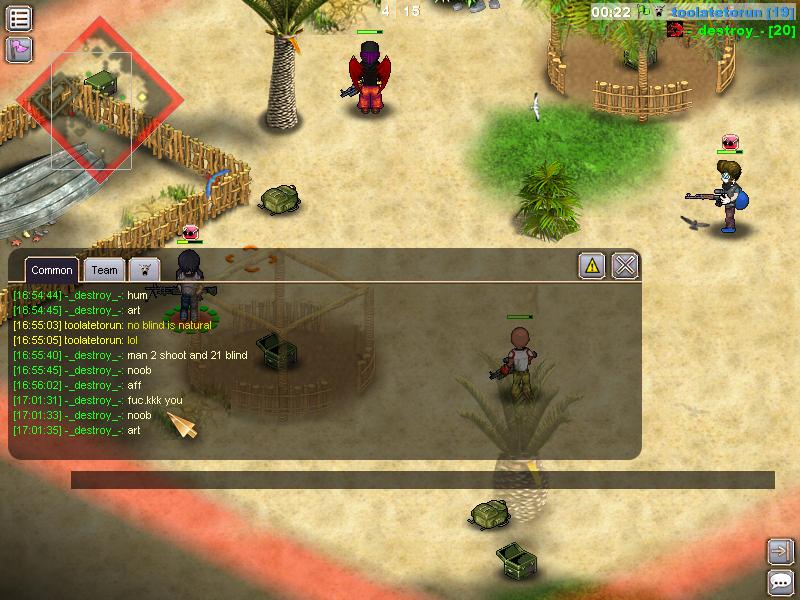800x600 pixels.
Task: Switch to the Team chat tab
Action: pos(104,270)
